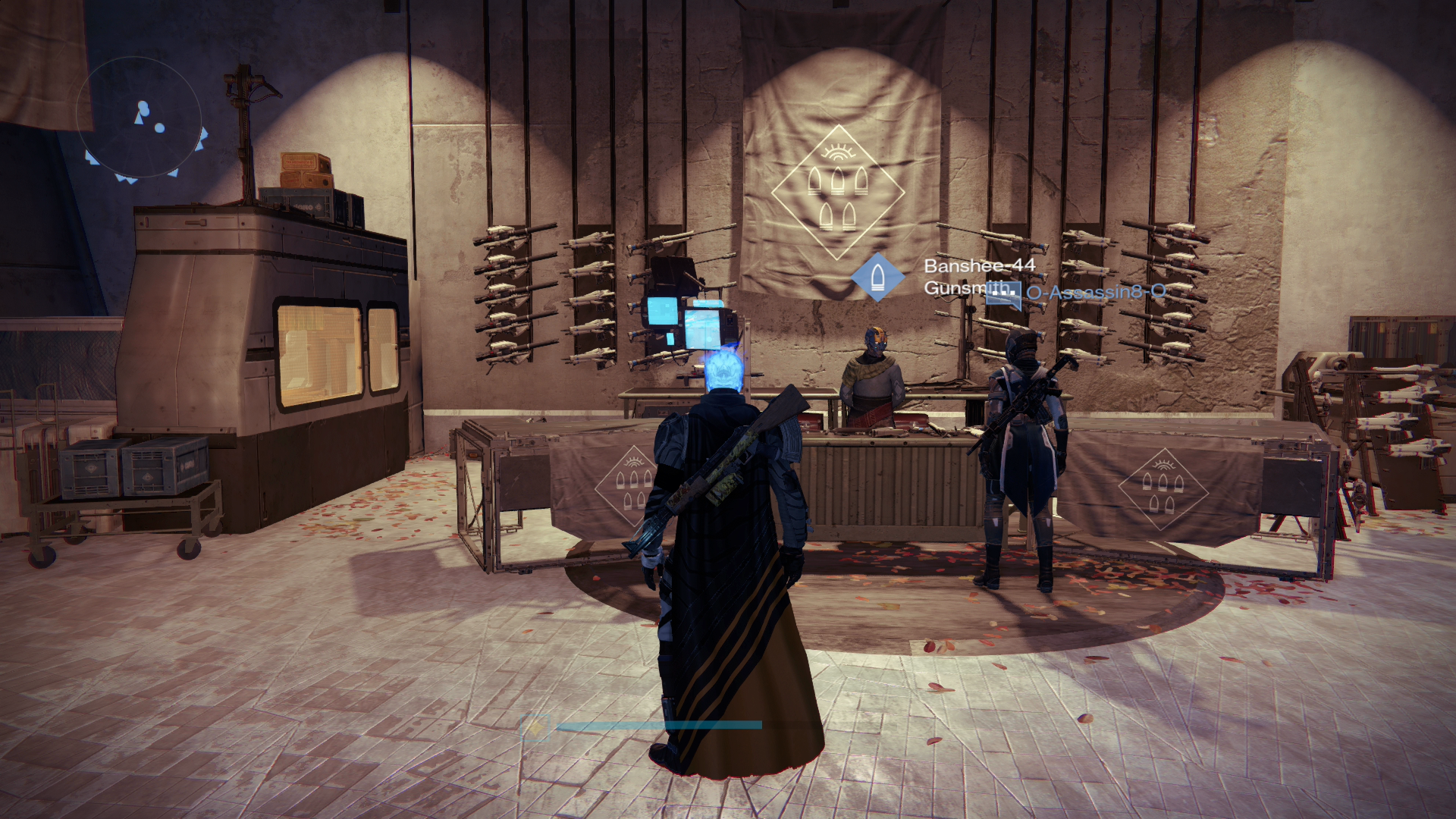Select the Gunsmith bullet diamond marker
The image size is (1456, 819).
click(x=877, y=277)
